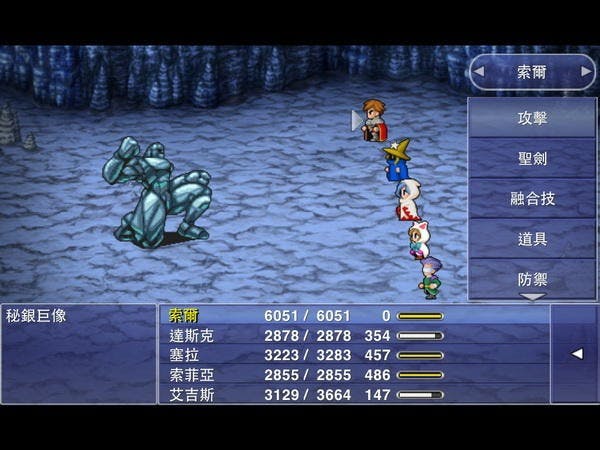Screen dimensions: 600x450
Task: Target the 秘銀巨像 enemy name
Action: (39, 315)
